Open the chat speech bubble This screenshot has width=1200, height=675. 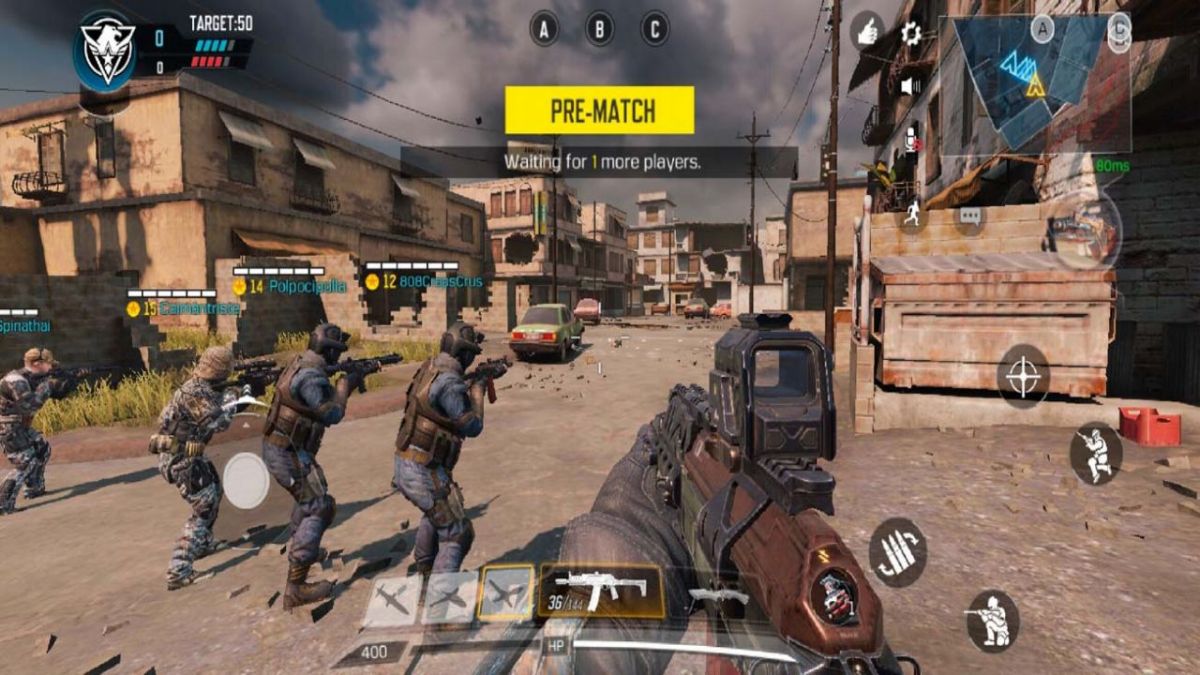point(969,215)
